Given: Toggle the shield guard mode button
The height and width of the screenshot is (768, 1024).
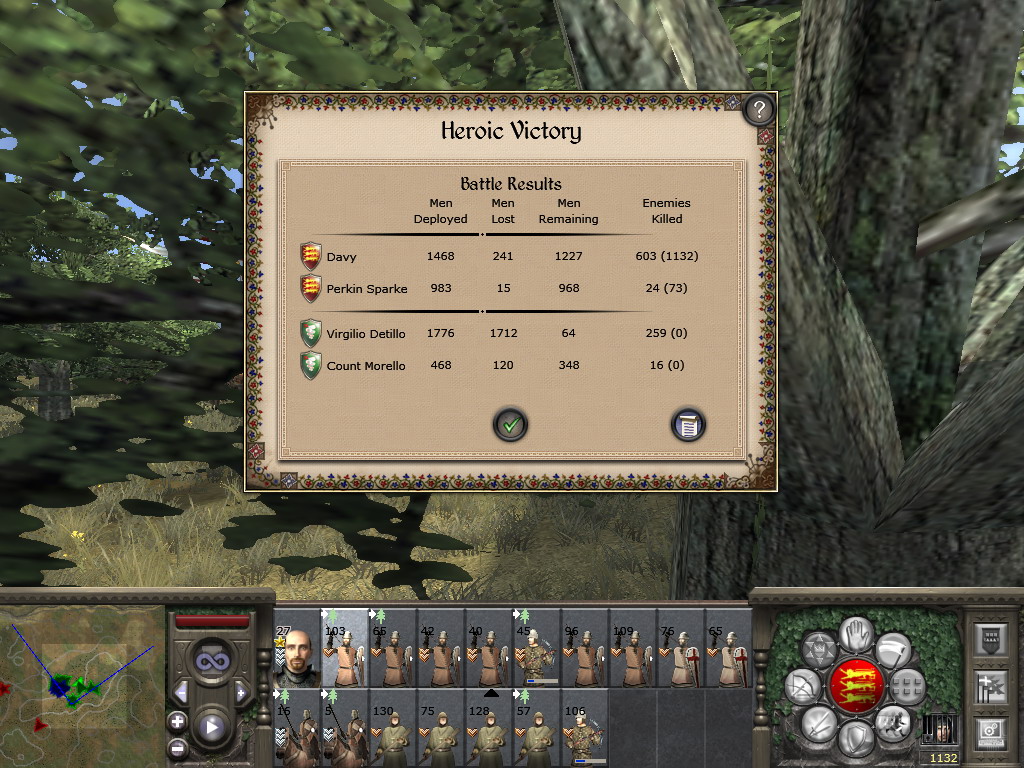Looking at the screenshot, I should pyautogui.click(x=857, y=738).
